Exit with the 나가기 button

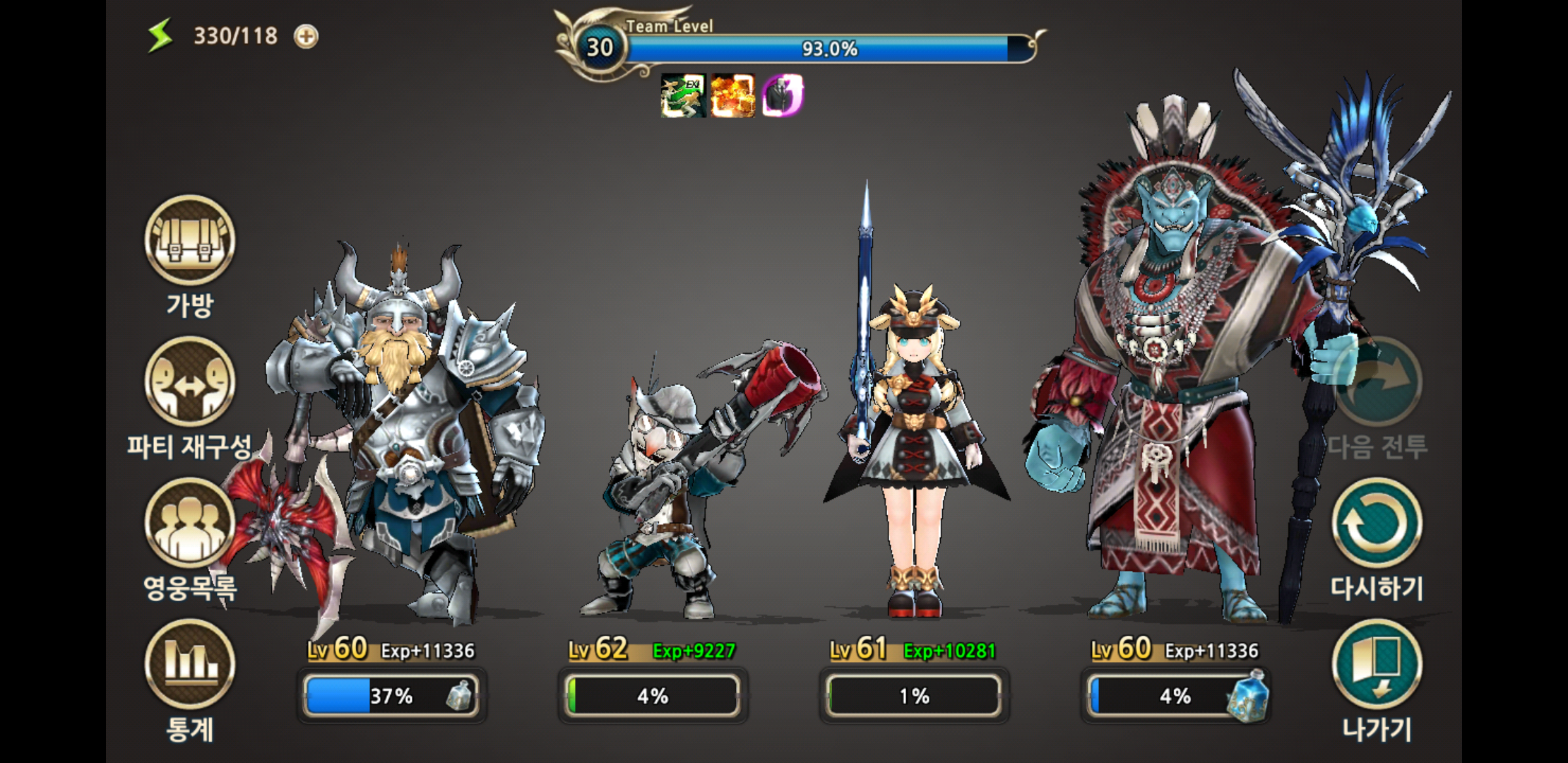coord(1377,665)
